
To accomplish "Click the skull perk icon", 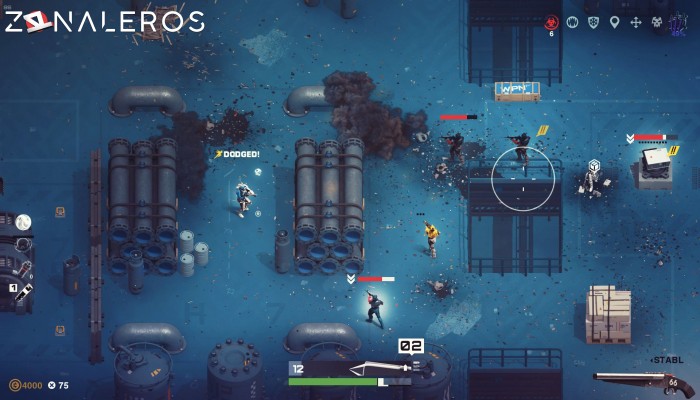I will coord(656,21).
